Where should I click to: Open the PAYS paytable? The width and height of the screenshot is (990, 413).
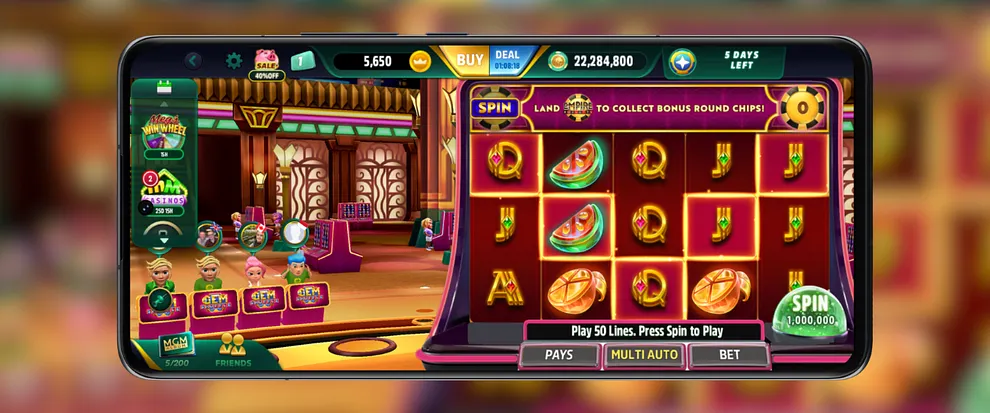coord(559,355)
